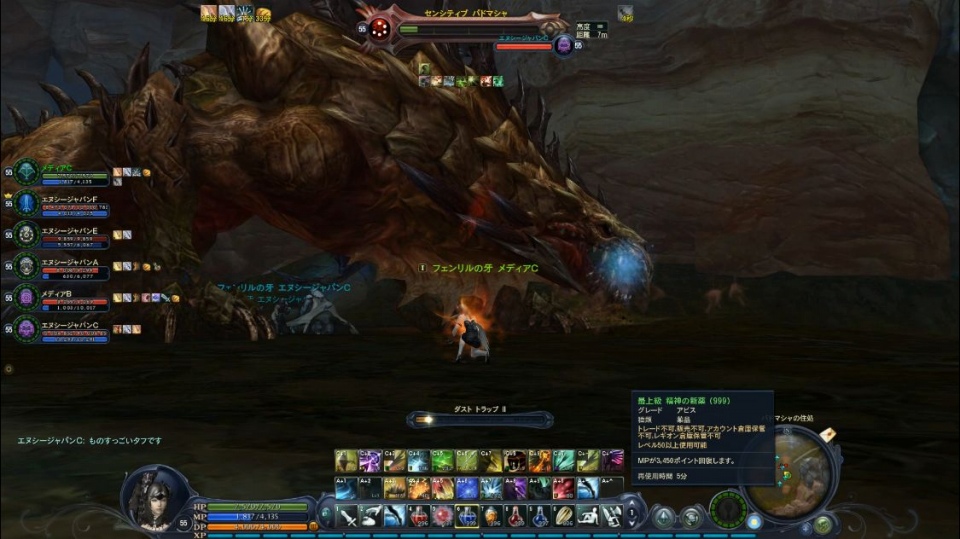Use the sword attack skill in slot 1

(x=347, y=517)
